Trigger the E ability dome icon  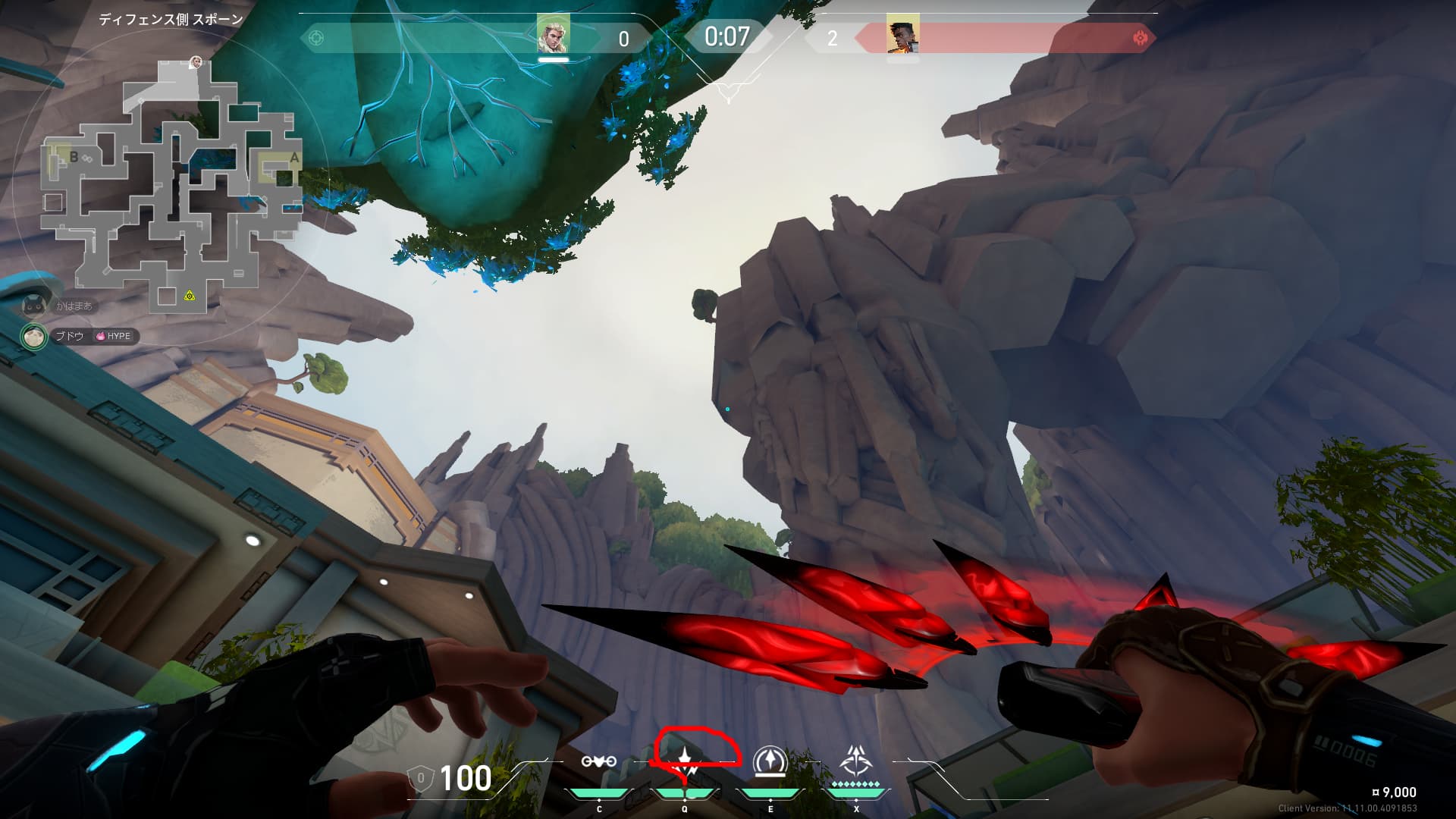[x=770, y=761]
